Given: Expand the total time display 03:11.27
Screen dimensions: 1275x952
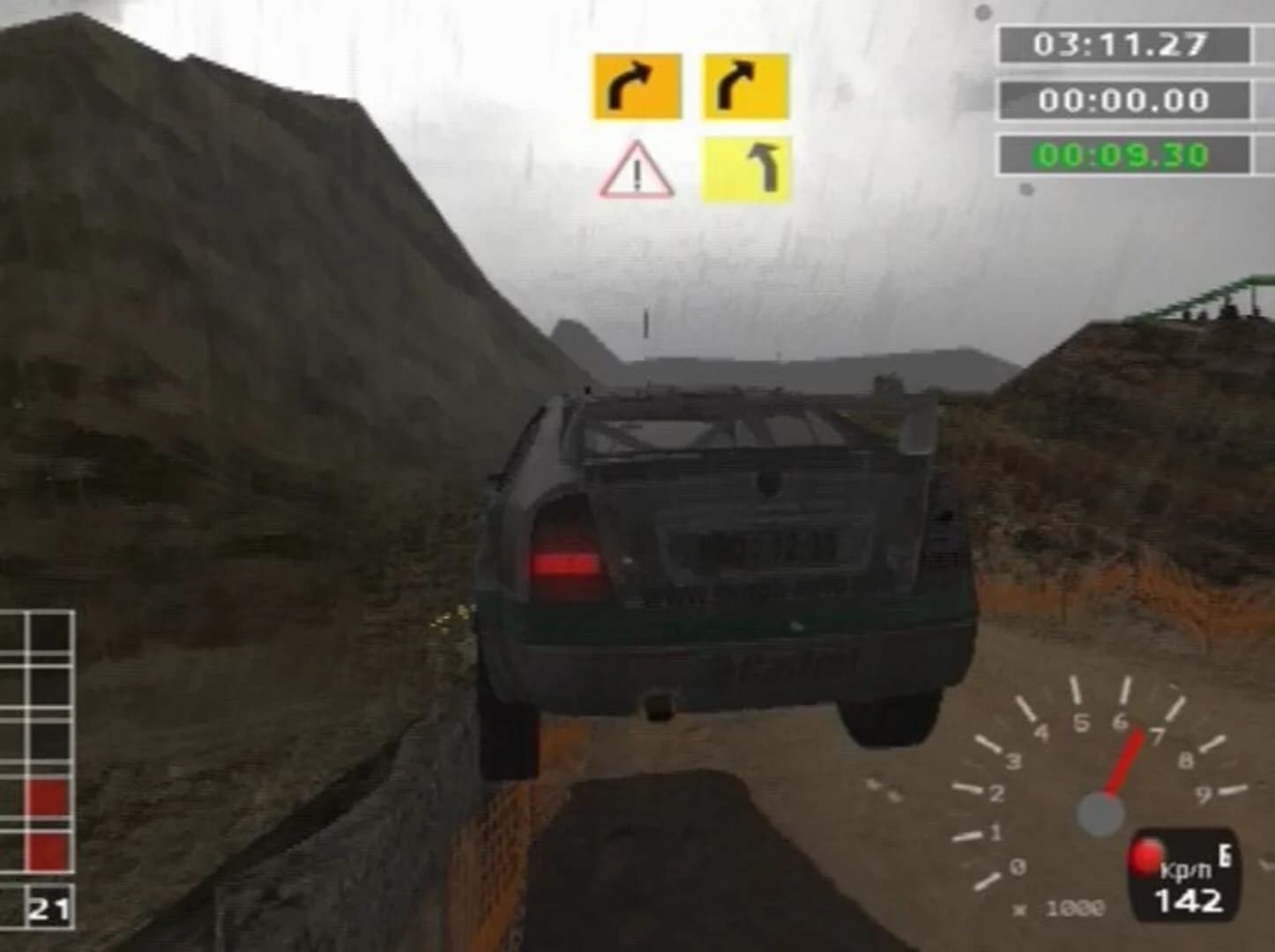Looking at the screenshot, I should point(1122,41).
